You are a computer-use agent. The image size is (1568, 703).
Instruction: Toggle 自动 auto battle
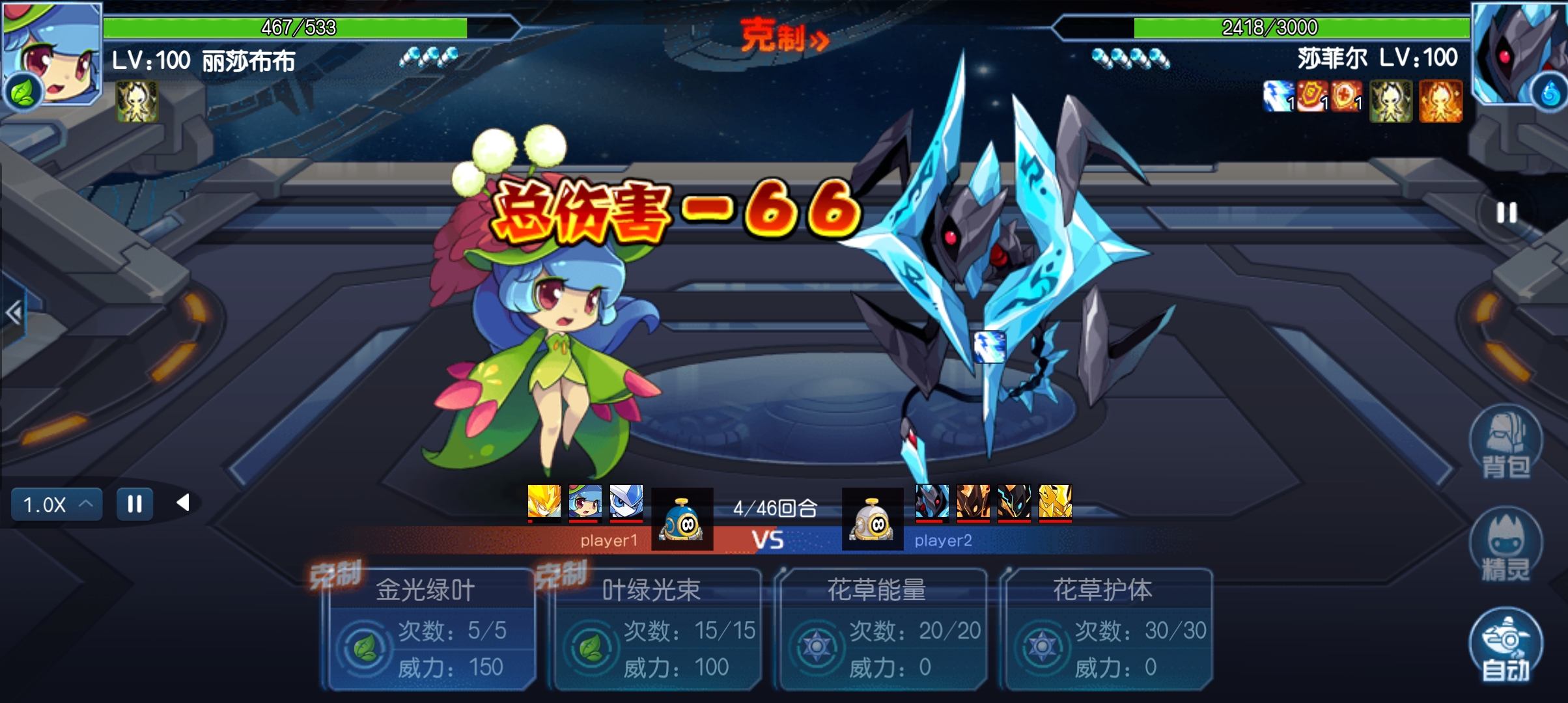tap(1505, 646)
